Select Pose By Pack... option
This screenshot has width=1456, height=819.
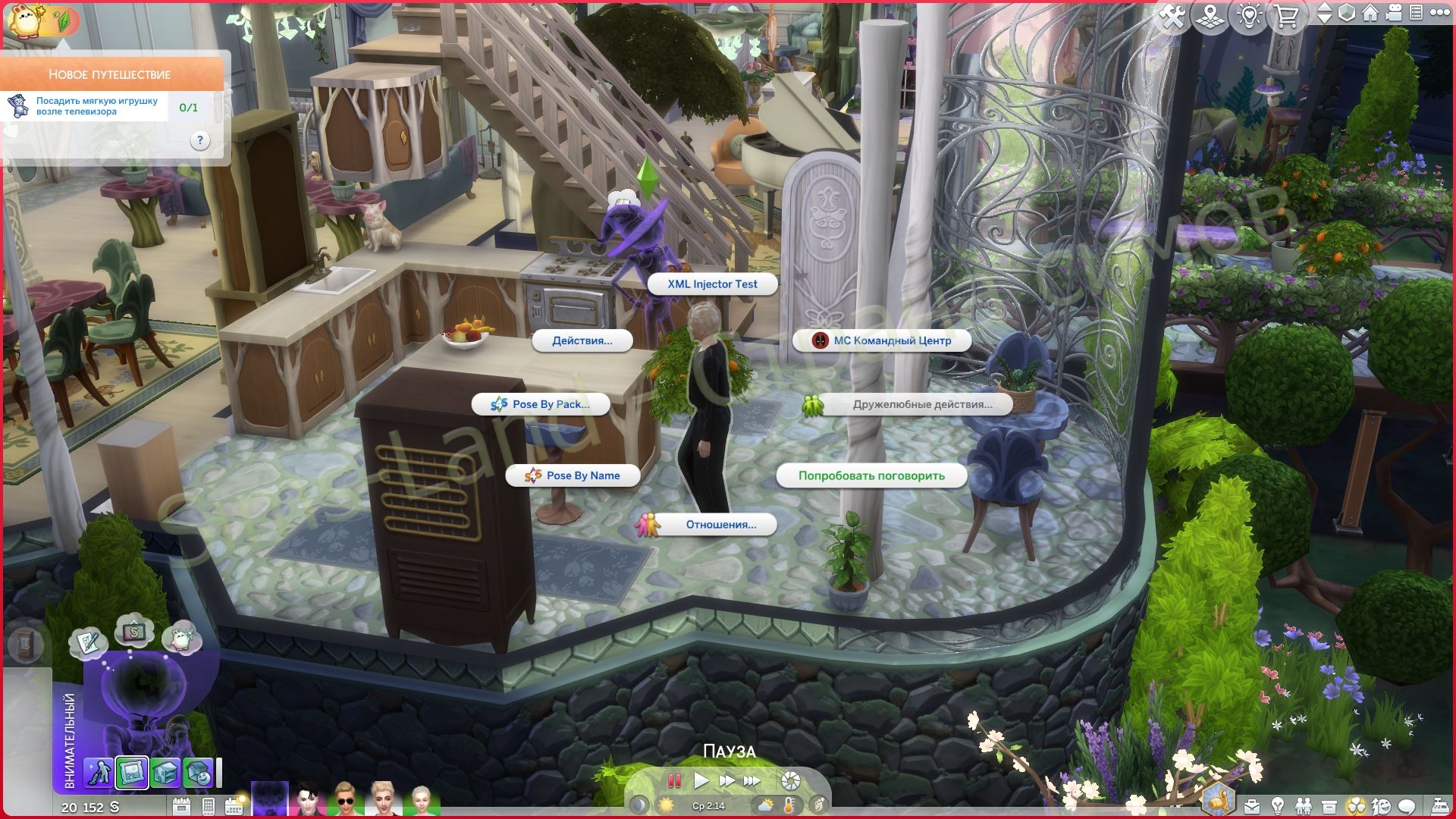pyautogui.click(x=541, y=404)
